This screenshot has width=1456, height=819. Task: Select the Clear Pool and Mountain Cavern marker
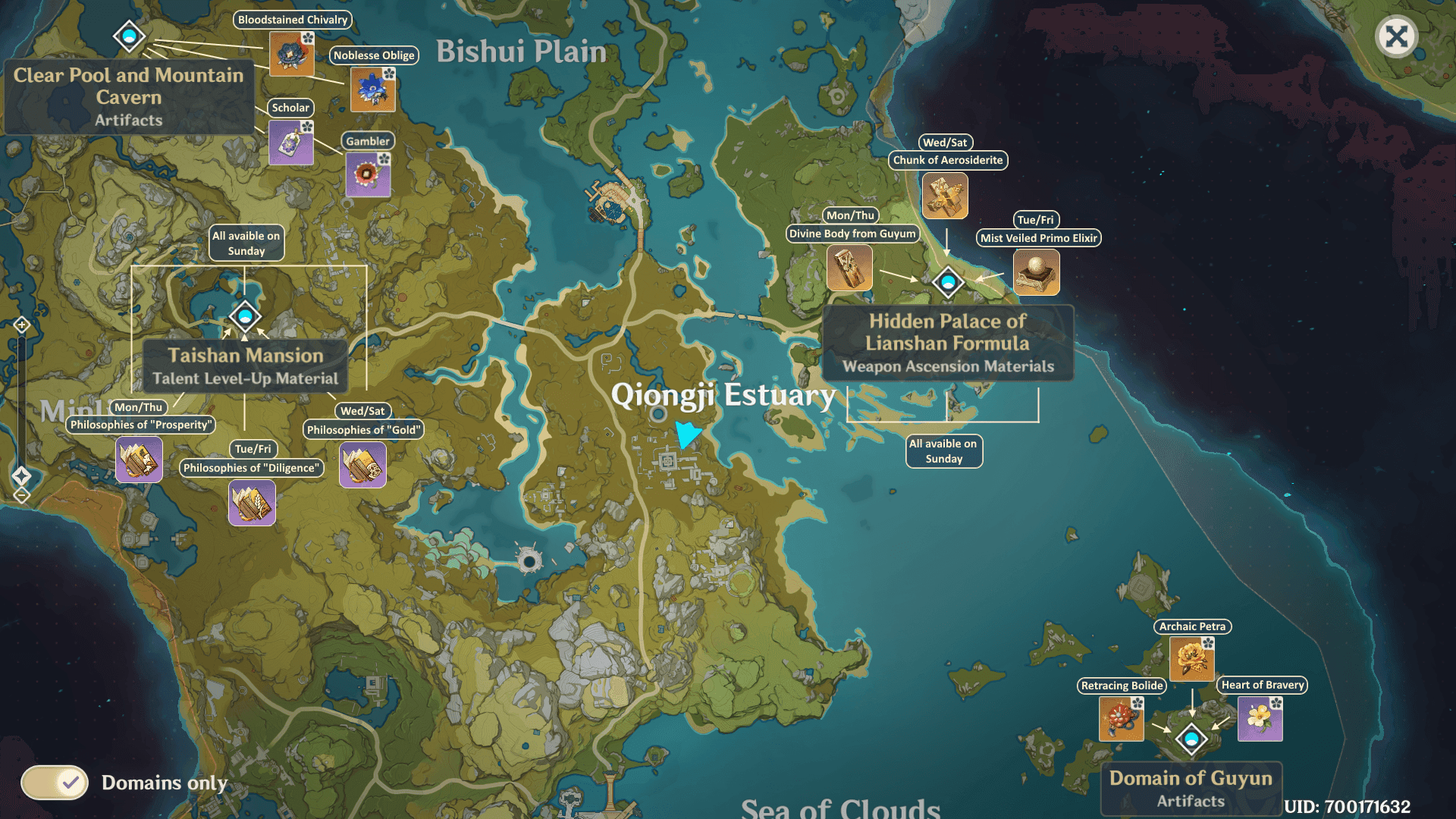pos(129,36)
